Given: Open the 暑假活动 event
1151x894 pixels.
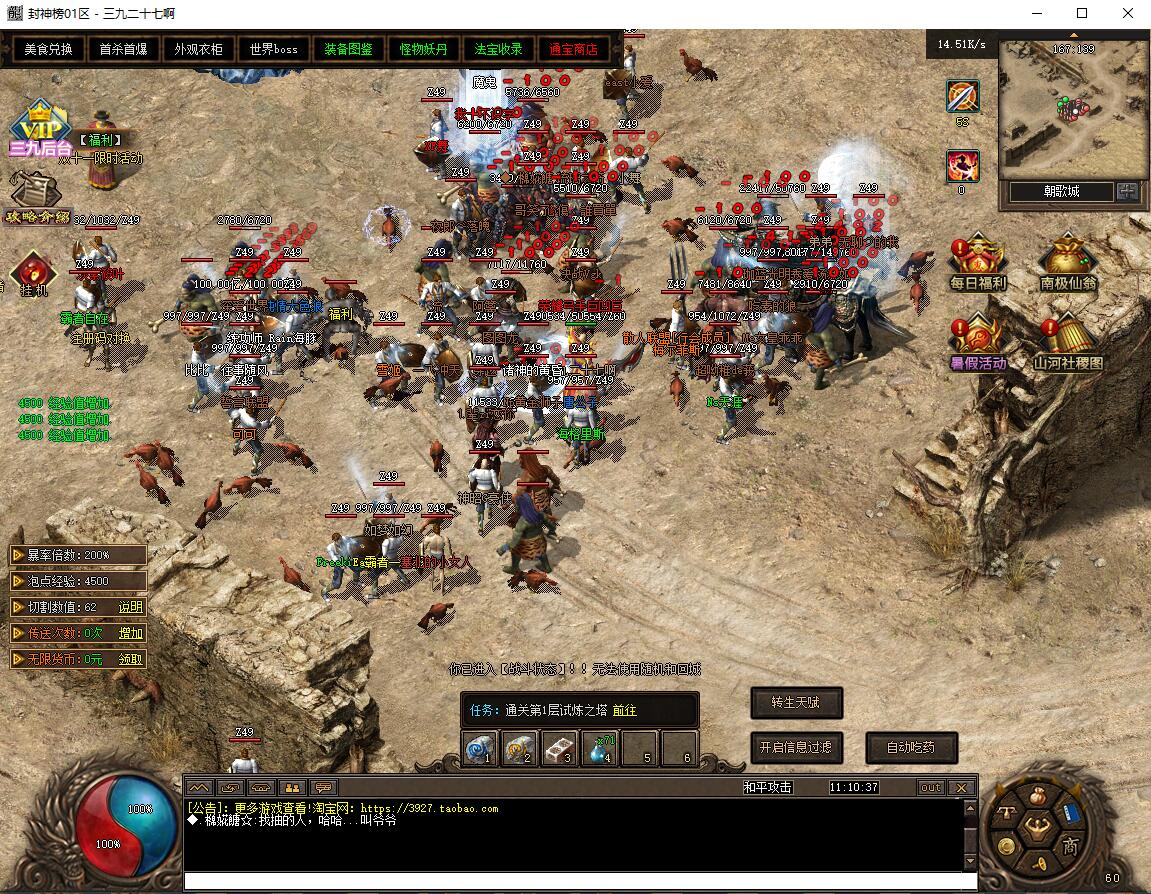Looking at the screenshot, I should (x=977, y=343).
